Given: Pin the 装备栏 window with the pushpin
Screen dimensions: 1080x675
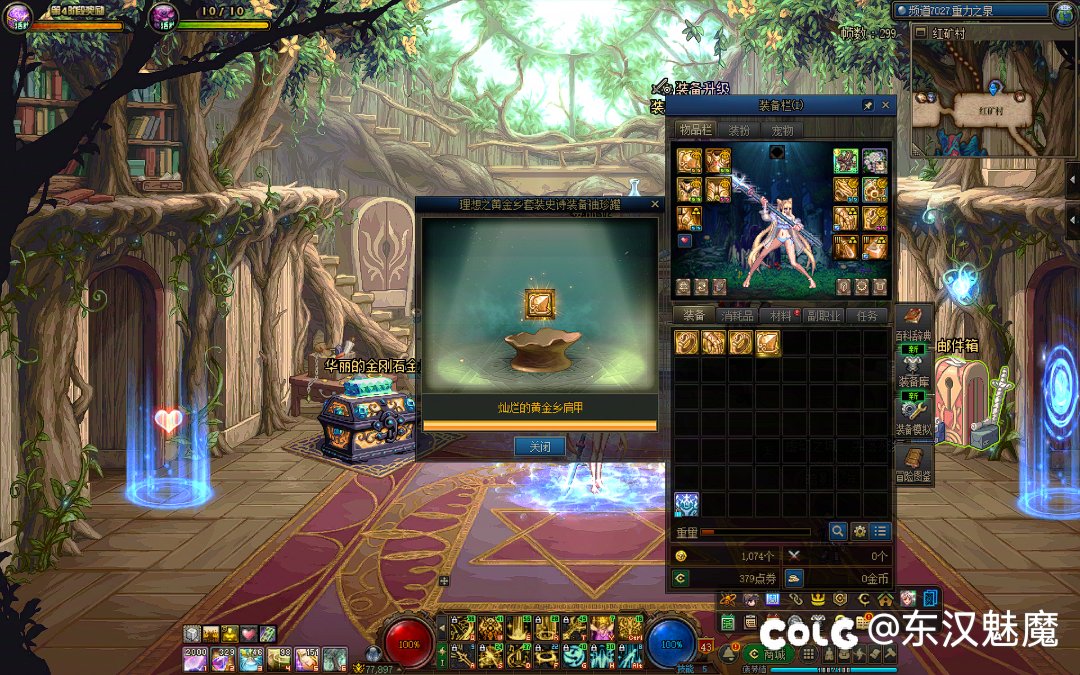Looking at the screenshot, I should [868, 105].
